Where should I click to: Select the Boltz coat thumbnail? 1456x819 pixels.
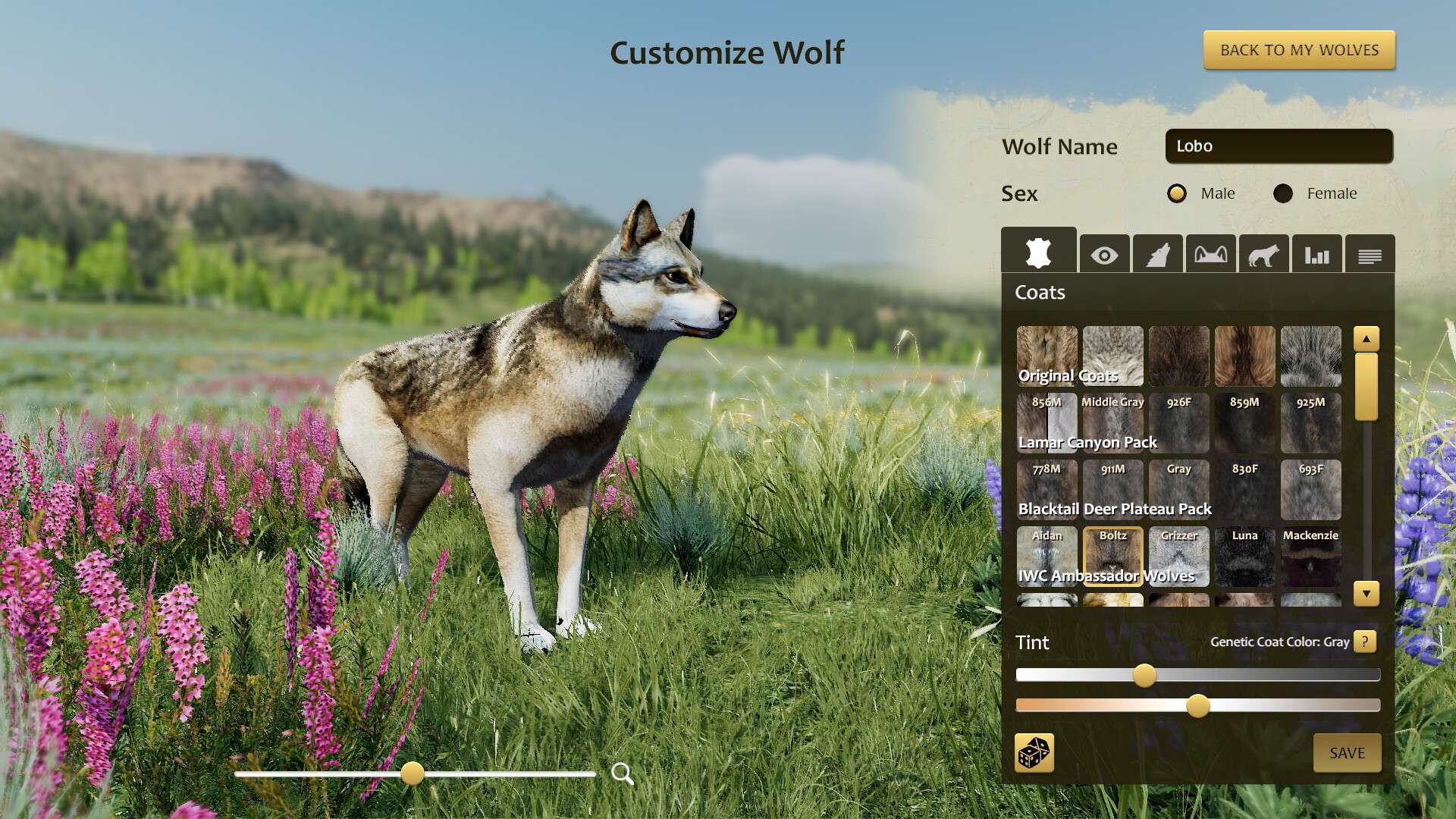[1112, 557]
